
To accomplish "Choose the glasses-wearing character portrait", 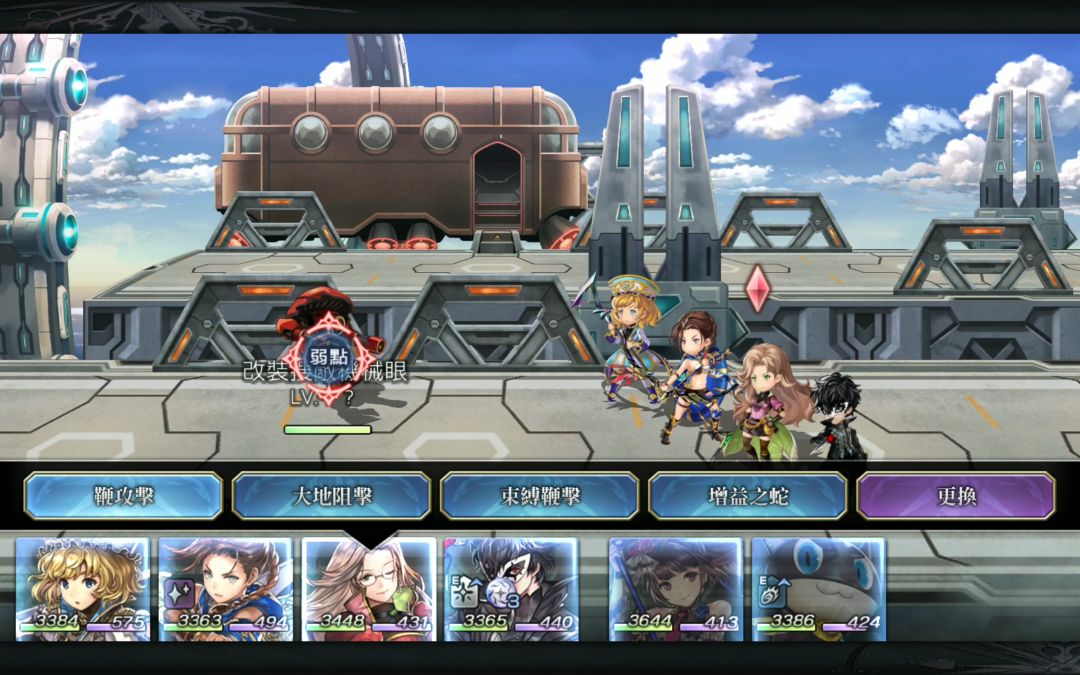I will click(x=369, y=588).
